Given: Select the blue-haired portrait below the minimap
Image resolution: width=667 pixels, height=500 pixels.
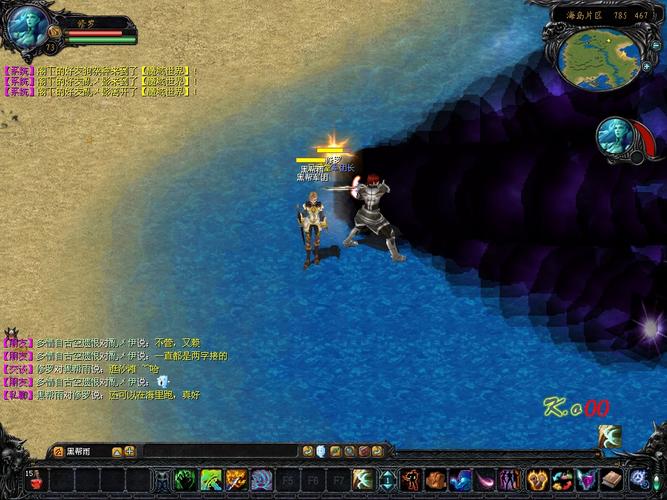Looking at the screenshot, I should click(616, 138).
